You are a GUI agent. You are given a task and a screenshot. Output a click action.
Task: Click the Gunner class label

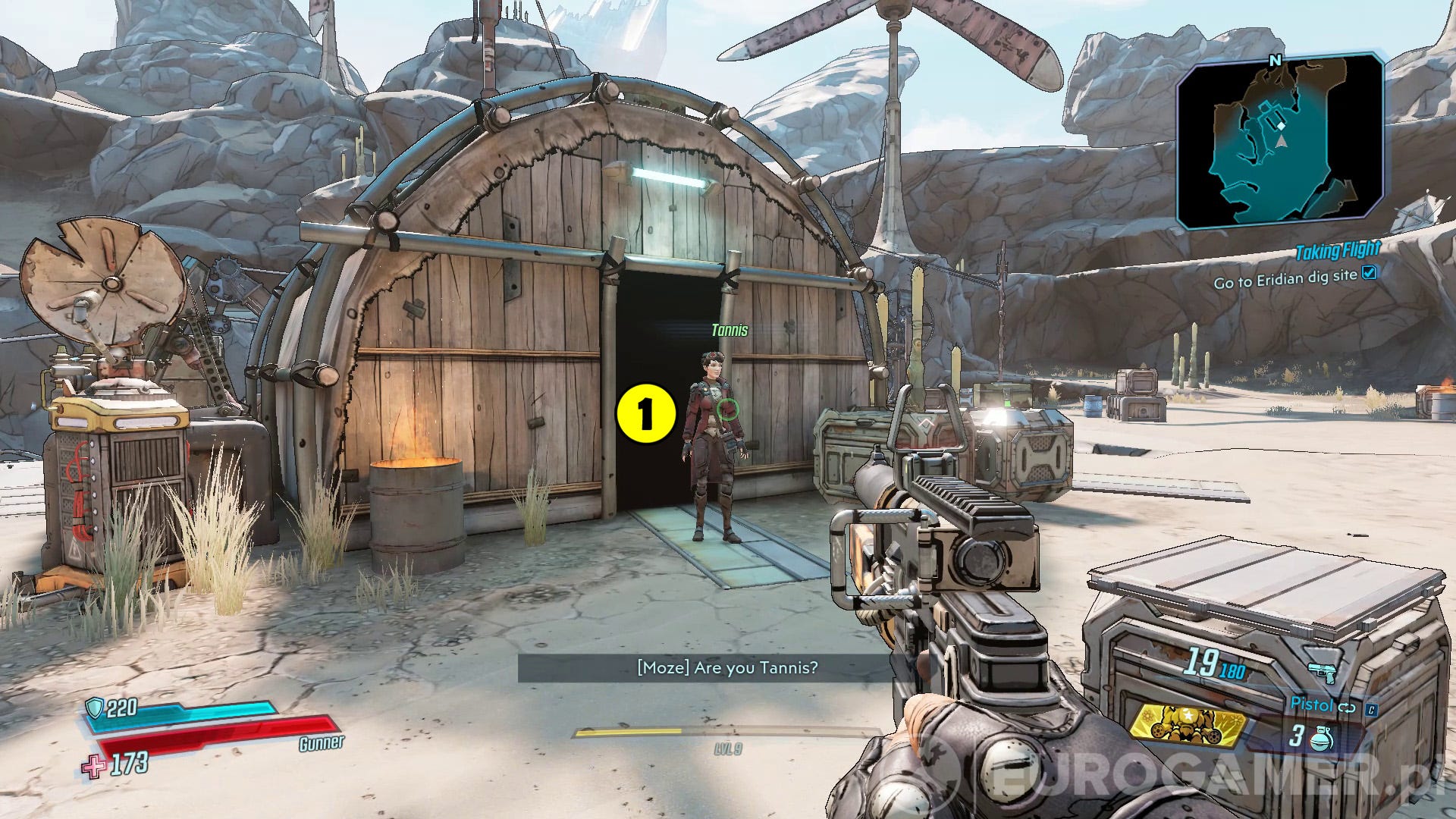tap(322, 745)
